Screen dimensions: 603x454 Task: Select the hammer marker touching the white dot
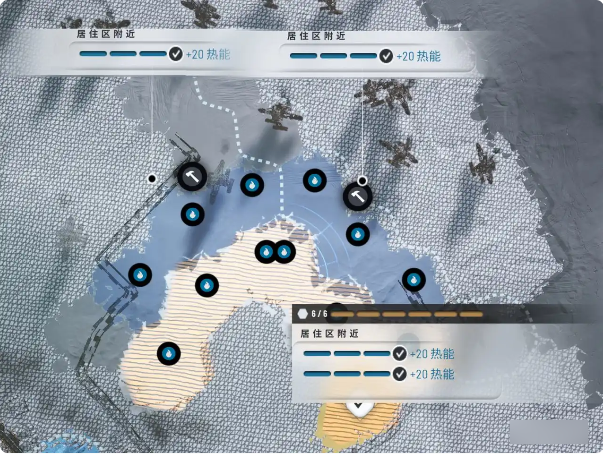(x=357, y=196)
